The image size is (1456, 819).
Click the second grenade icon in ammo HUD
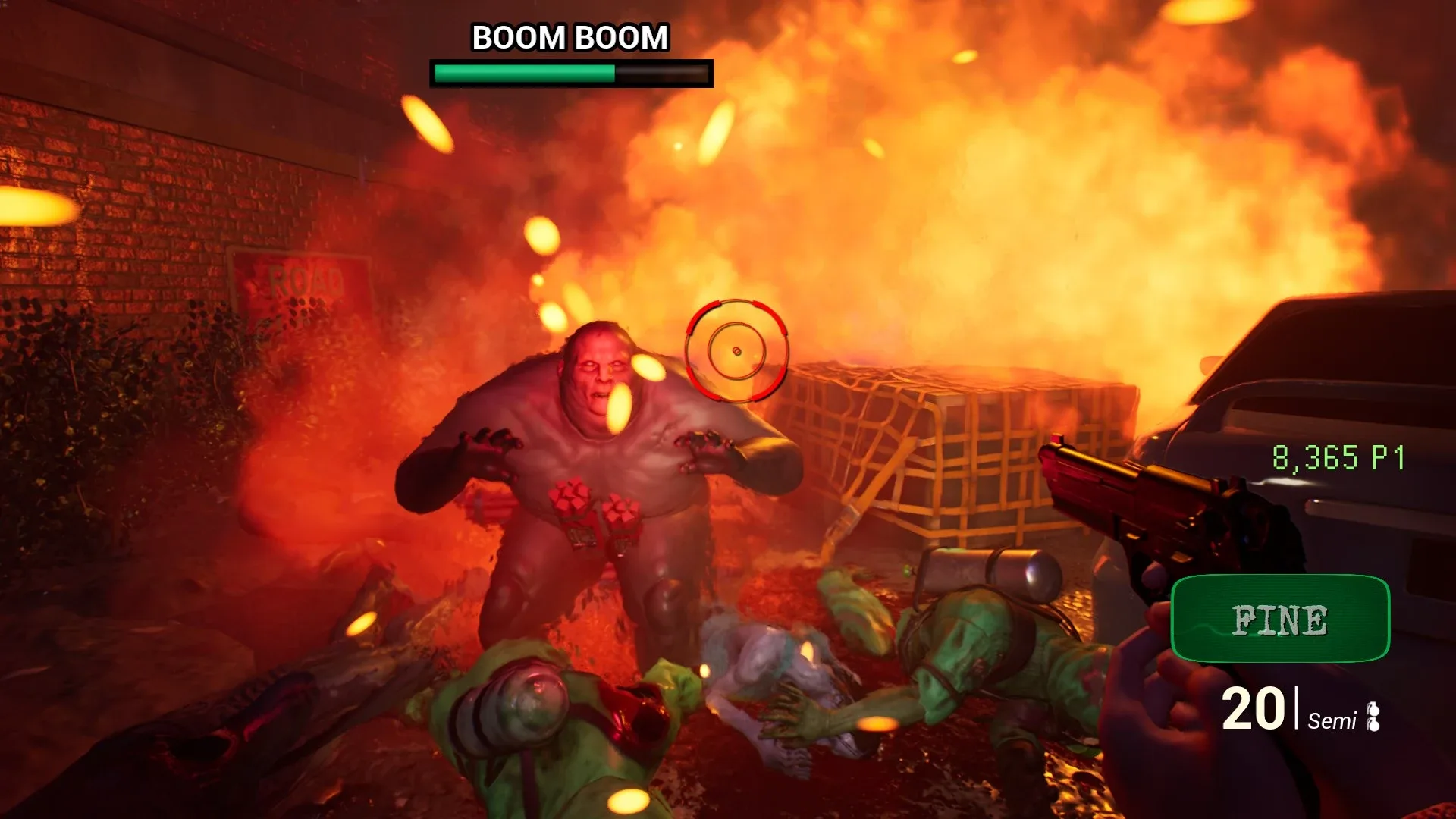pyautogui.click(x=1374, y=726)
